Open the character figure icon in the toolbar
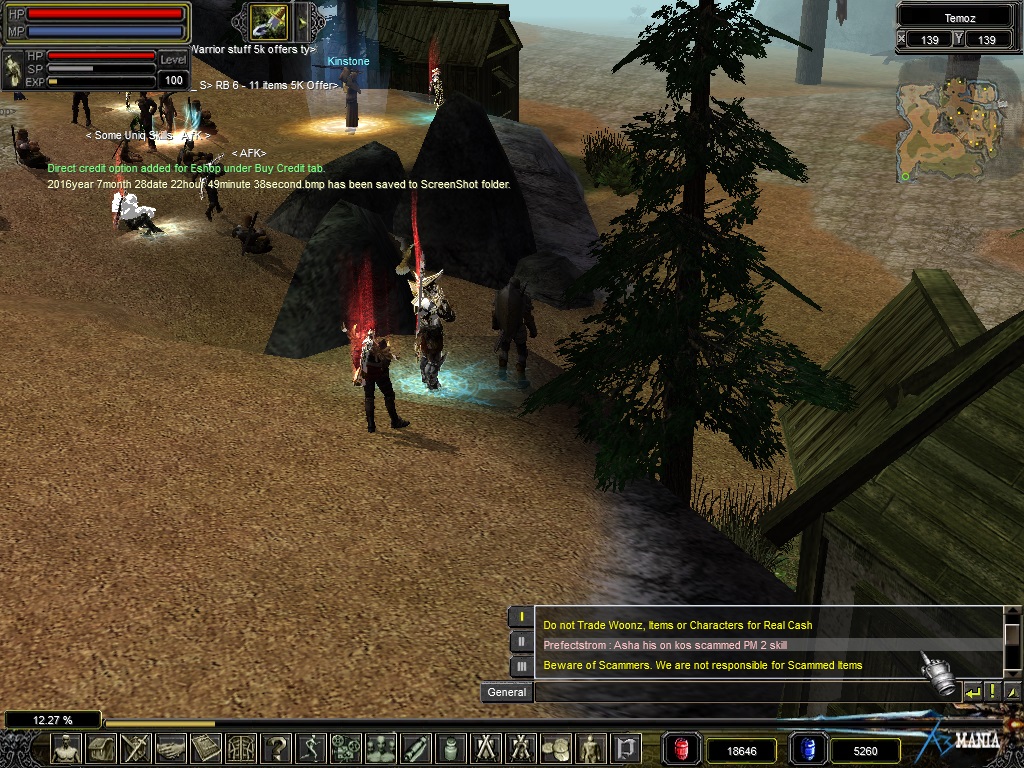This screenshot has width=1024, height=768. coord(66,748)
